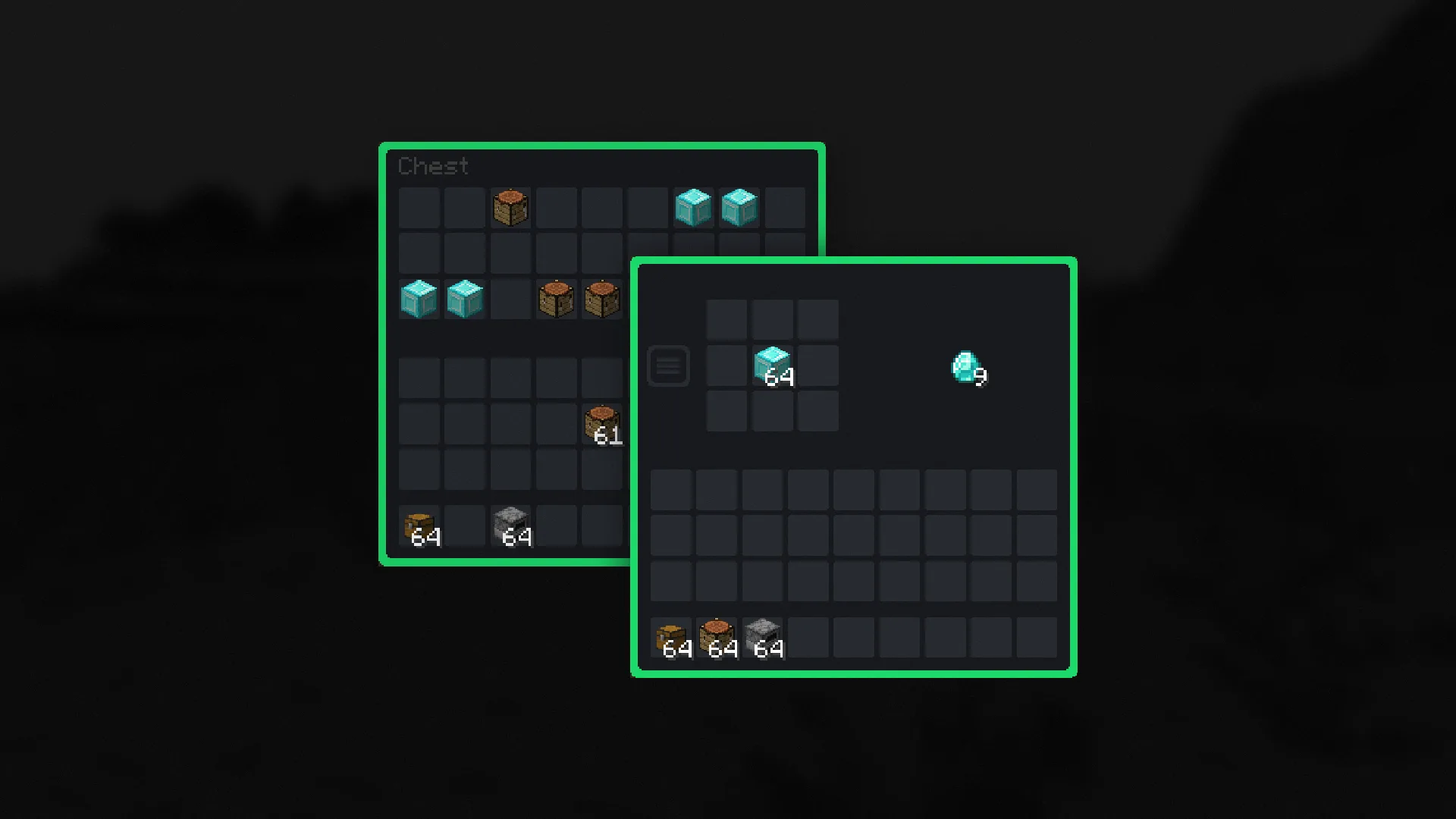The image size is (1456, 819).
Task: Select the first diamond block in the chest's third row
Action: pos(419,300)
